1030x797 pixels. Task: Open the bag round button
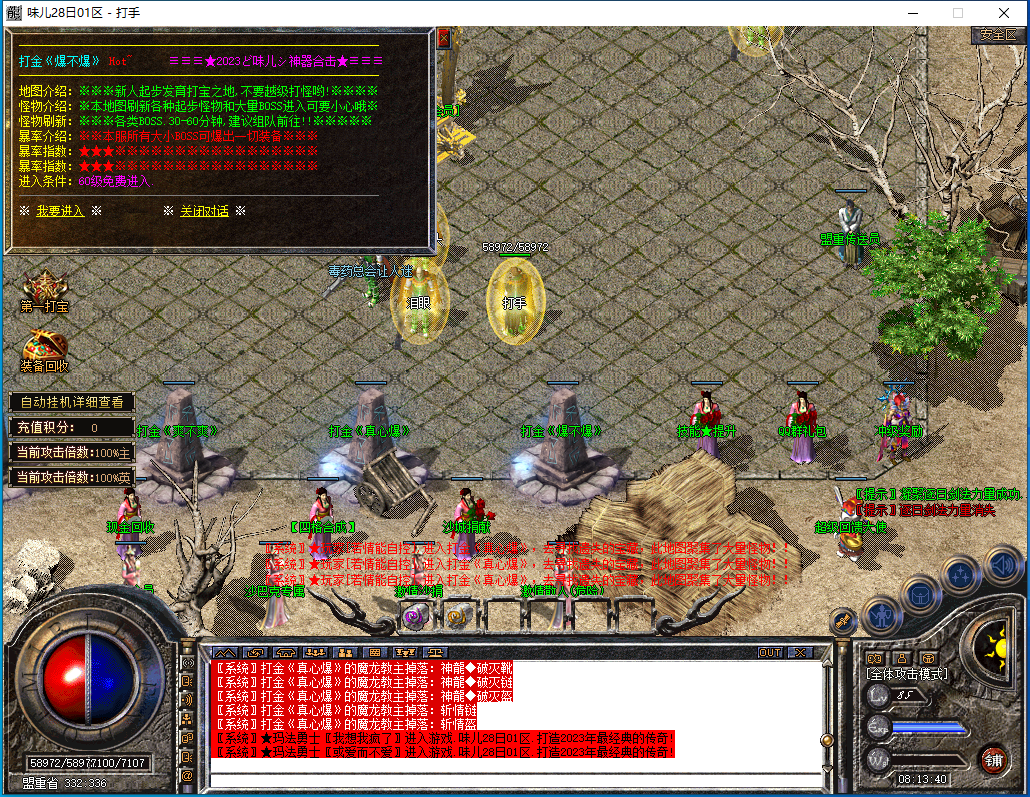tap(920, 594)
